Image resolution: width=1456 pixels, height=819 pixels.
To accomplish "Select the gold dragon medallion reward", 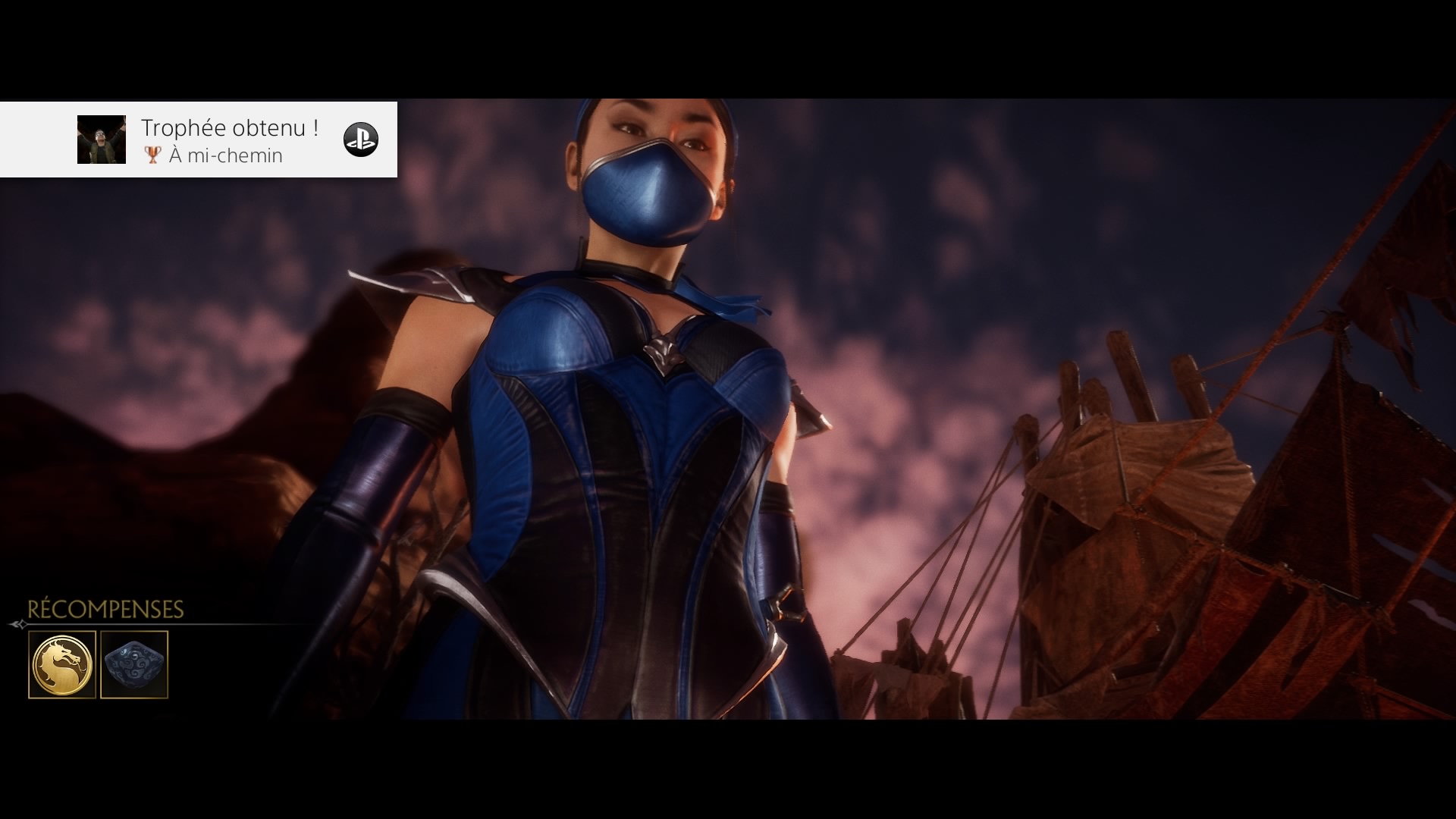I will pos(62,664).
